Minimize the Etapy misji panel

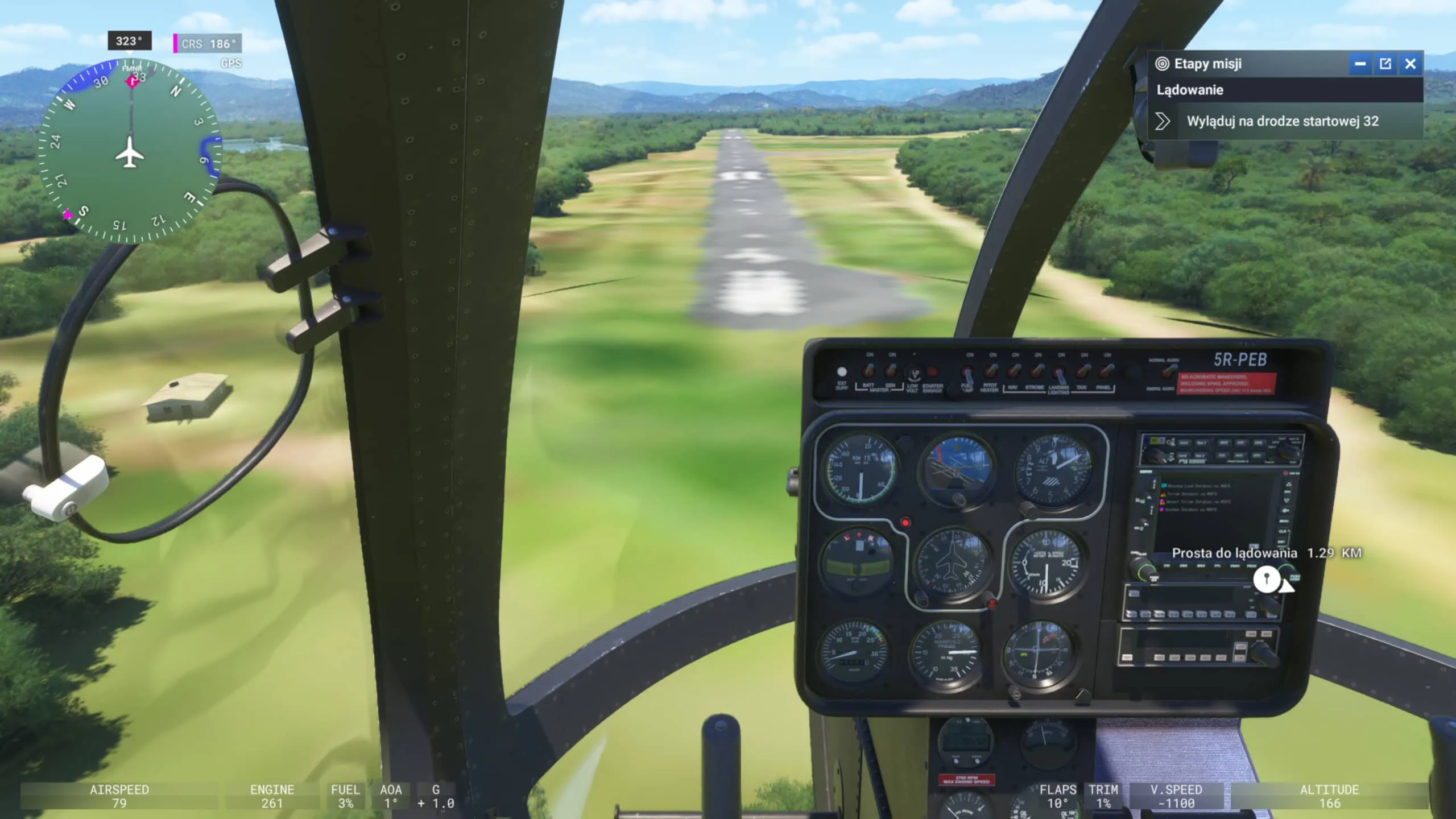1360,64
